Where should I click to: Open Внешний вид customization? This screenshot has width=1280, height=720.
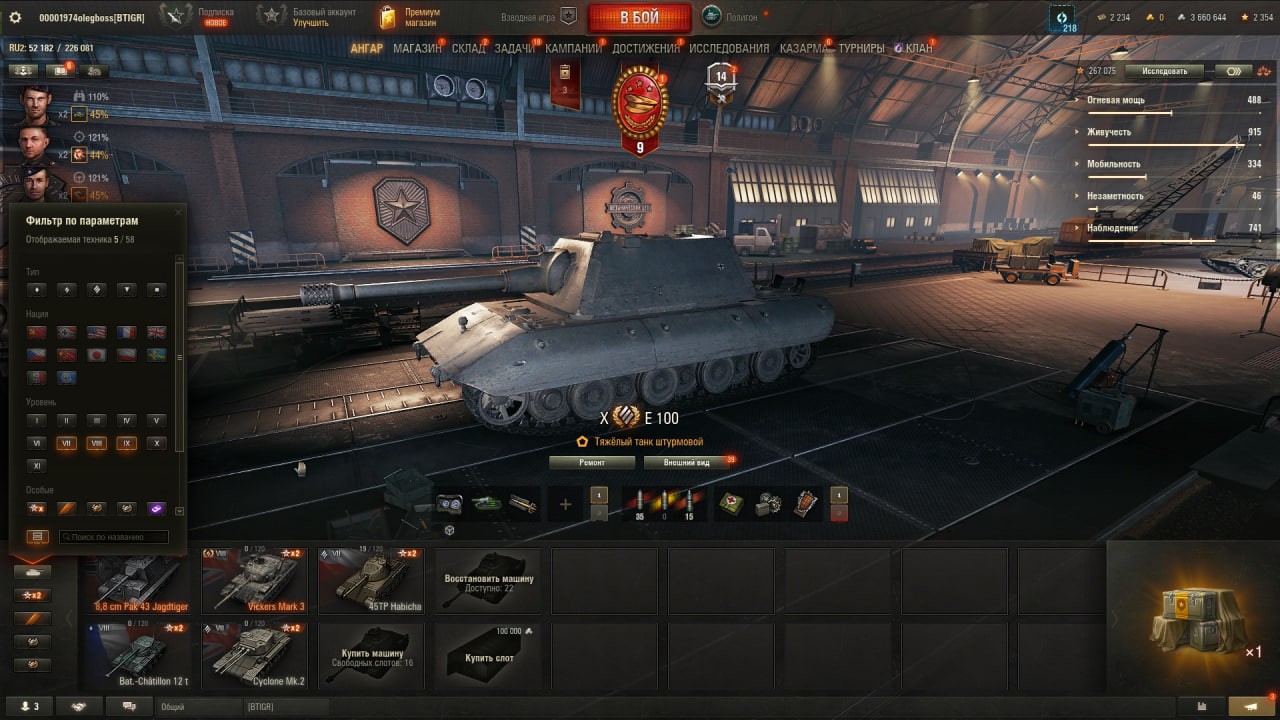(686, 463)
